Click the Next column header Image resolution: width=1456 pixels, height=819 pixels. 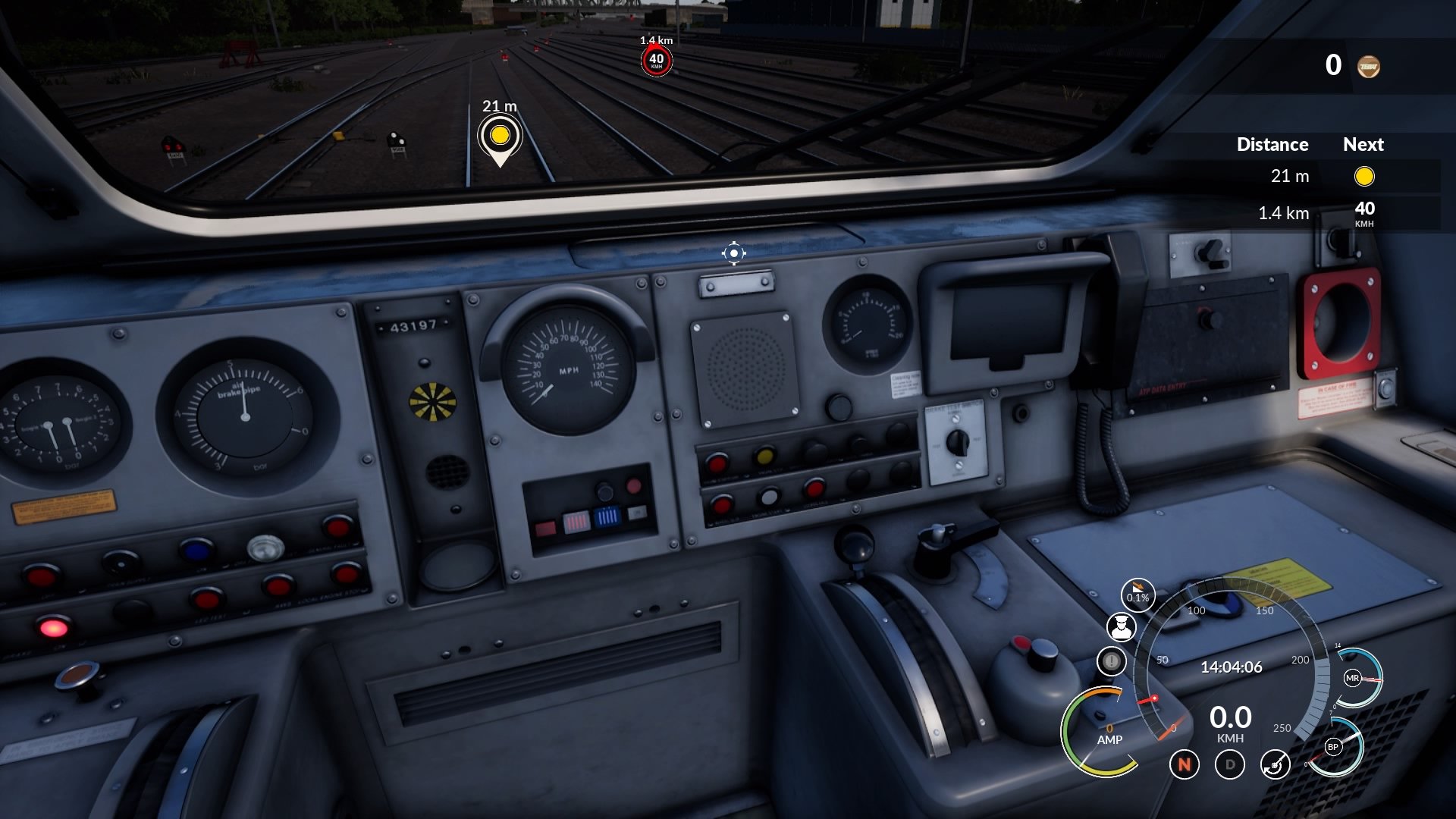tap(1363, 144)
